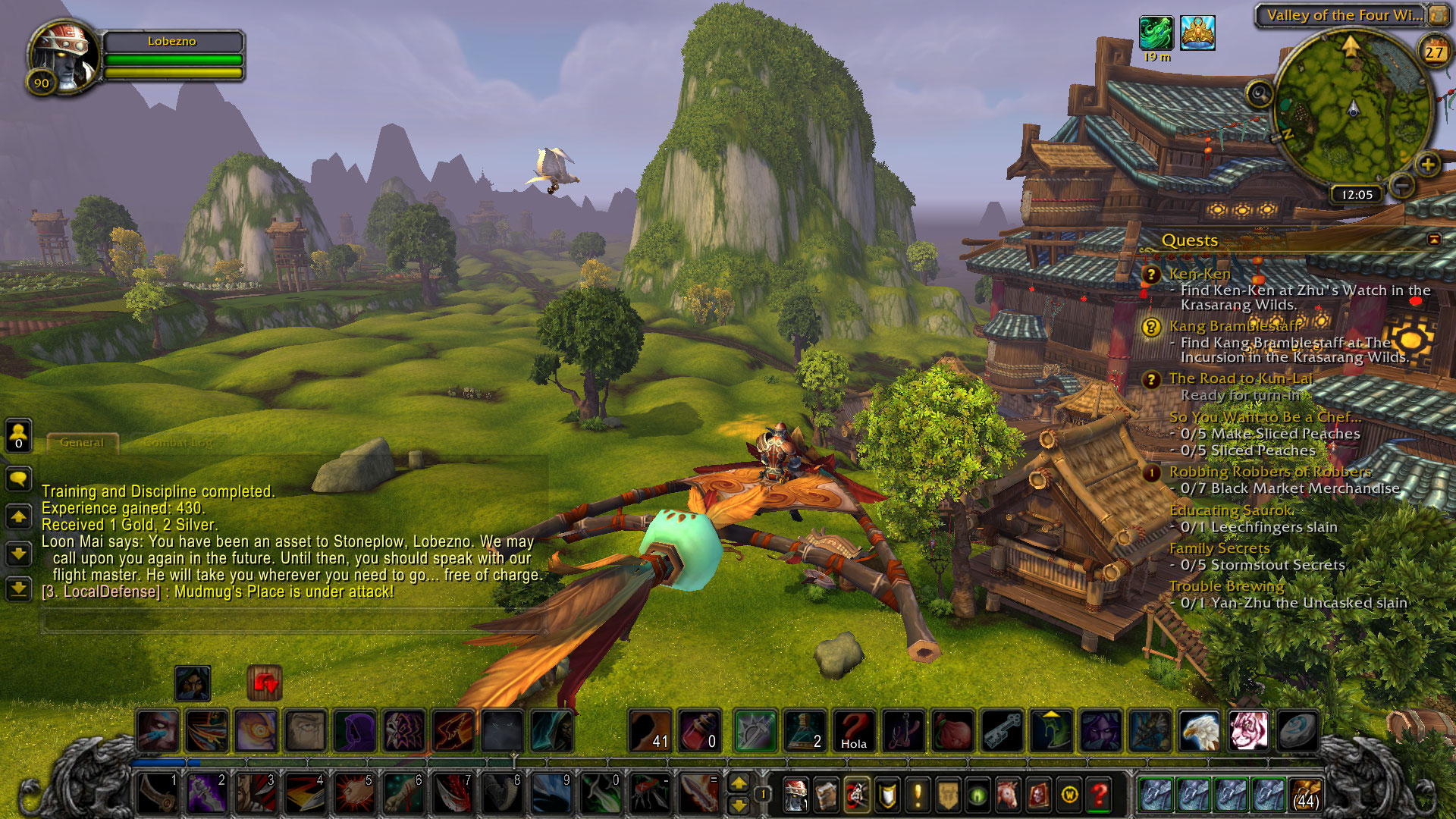Zoom in the minimap with the plus button

point(1427,164)
